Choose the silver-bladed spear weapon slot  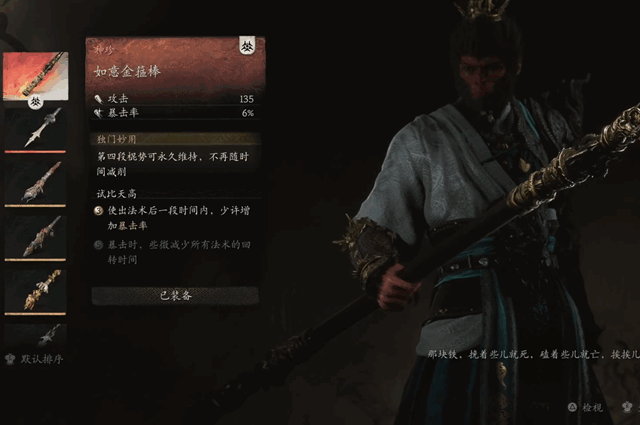coord(36,128)
